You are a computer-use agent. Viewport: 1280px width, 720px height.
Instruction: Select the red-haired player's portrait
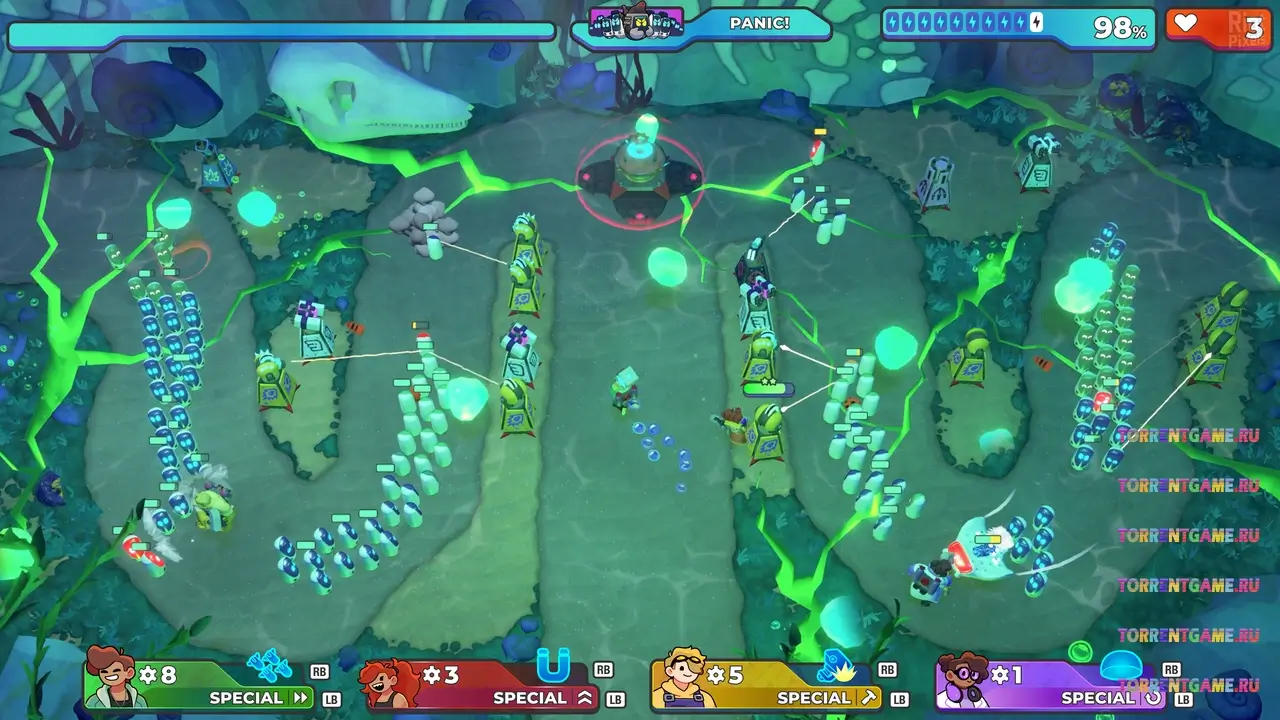click(x=390, y=681)
